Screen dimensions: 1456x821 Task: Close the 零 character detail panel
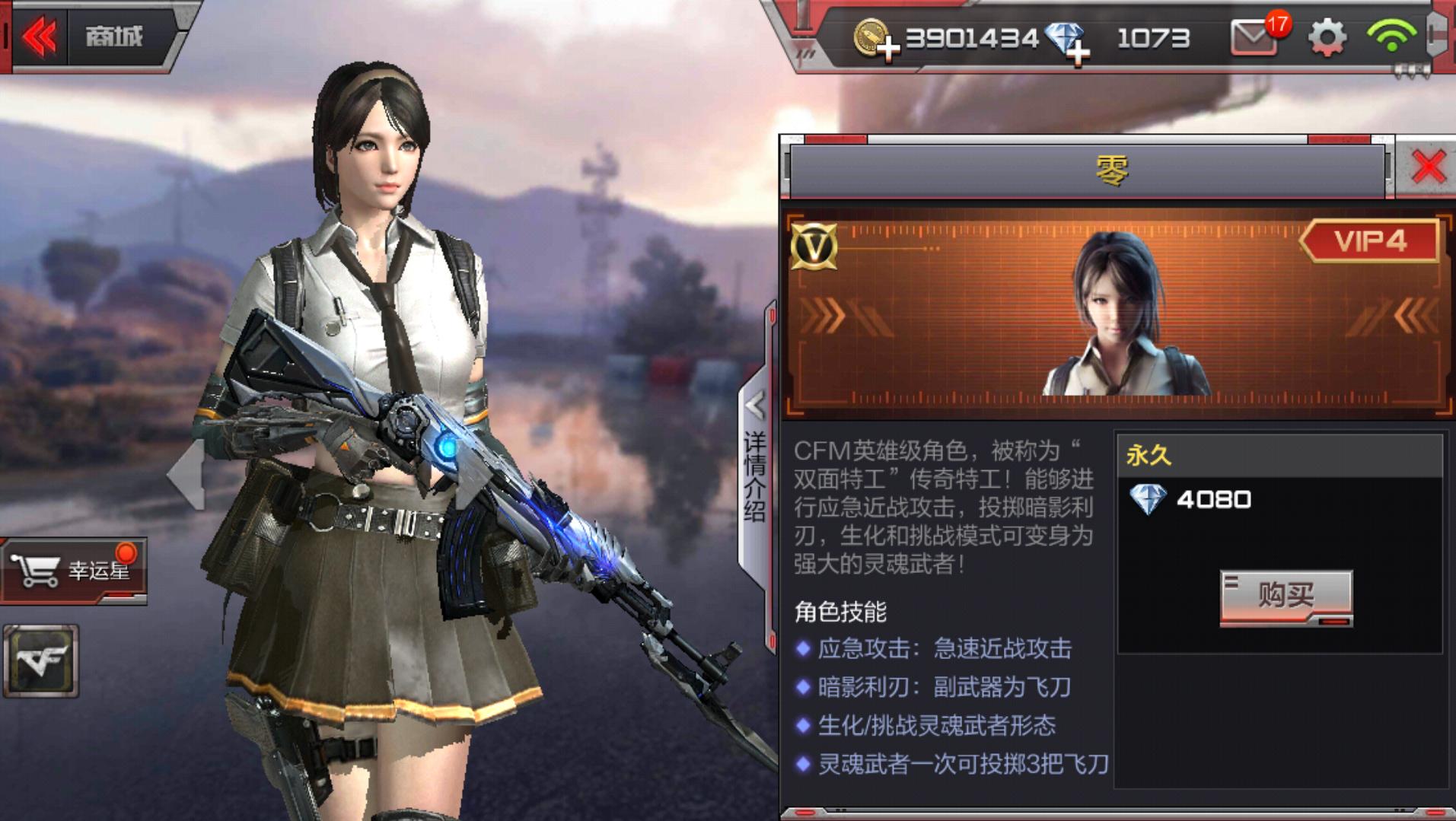click(x=1427, y=167)
